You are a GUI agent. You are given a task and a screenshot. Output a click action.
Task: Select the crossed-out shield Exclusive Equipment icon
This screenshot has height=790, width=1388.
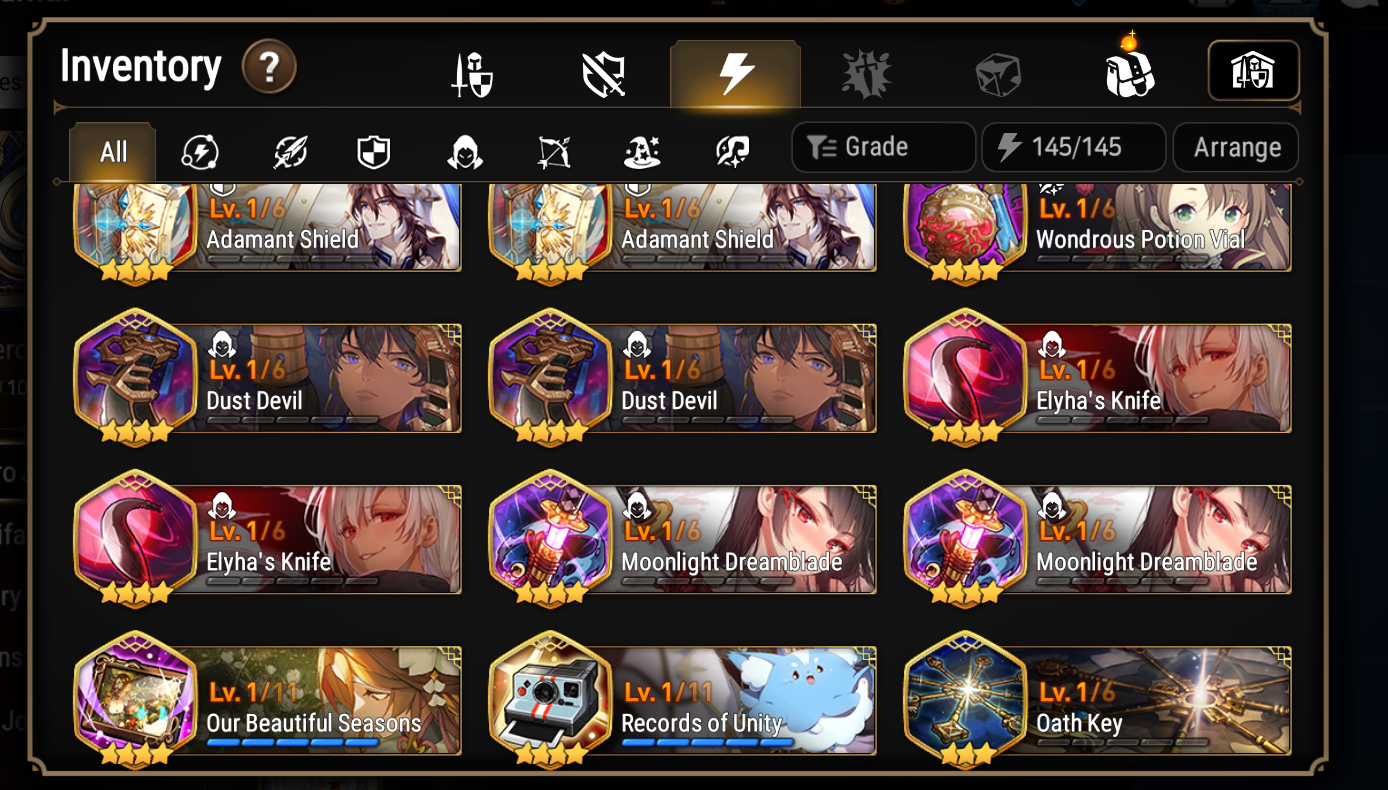pos(604,73)
